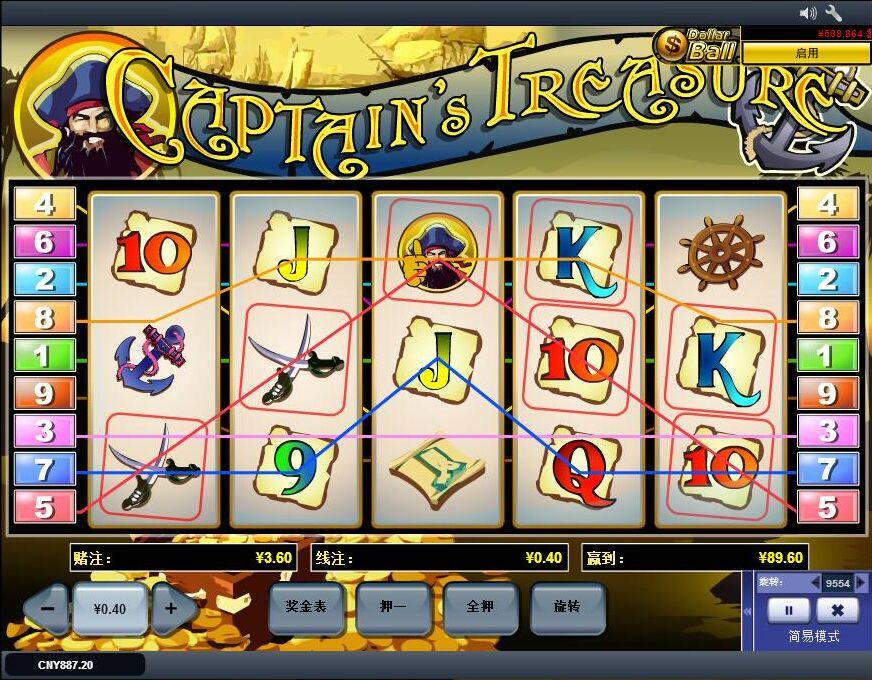Viewport: 872px width, 680px height.
Task: Enable Dollar Ball with the 启用 button
Action: (x=806, y=53)
